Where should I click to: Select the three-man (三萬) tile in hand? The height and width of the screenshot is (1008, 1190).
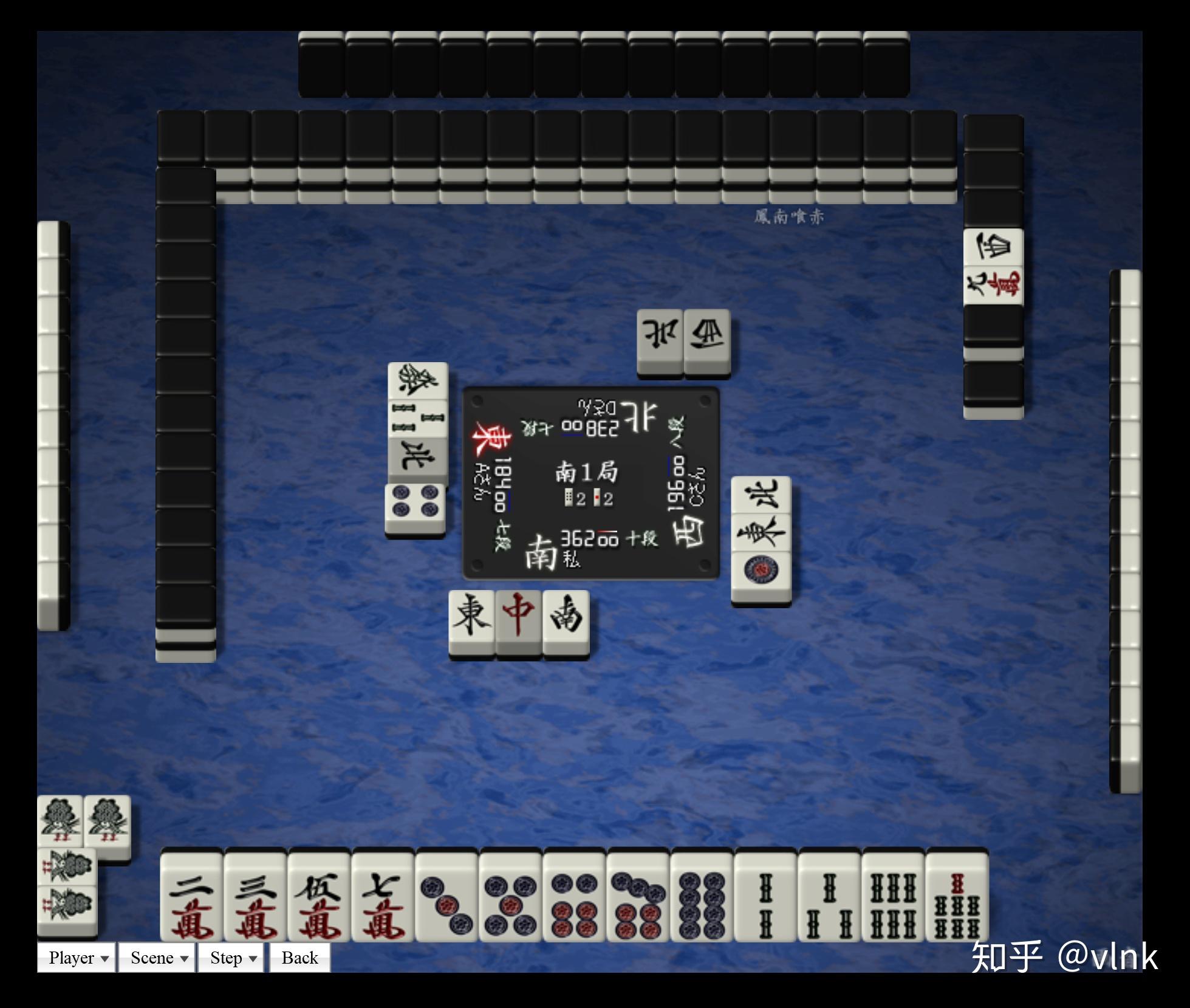pos(255,897)
